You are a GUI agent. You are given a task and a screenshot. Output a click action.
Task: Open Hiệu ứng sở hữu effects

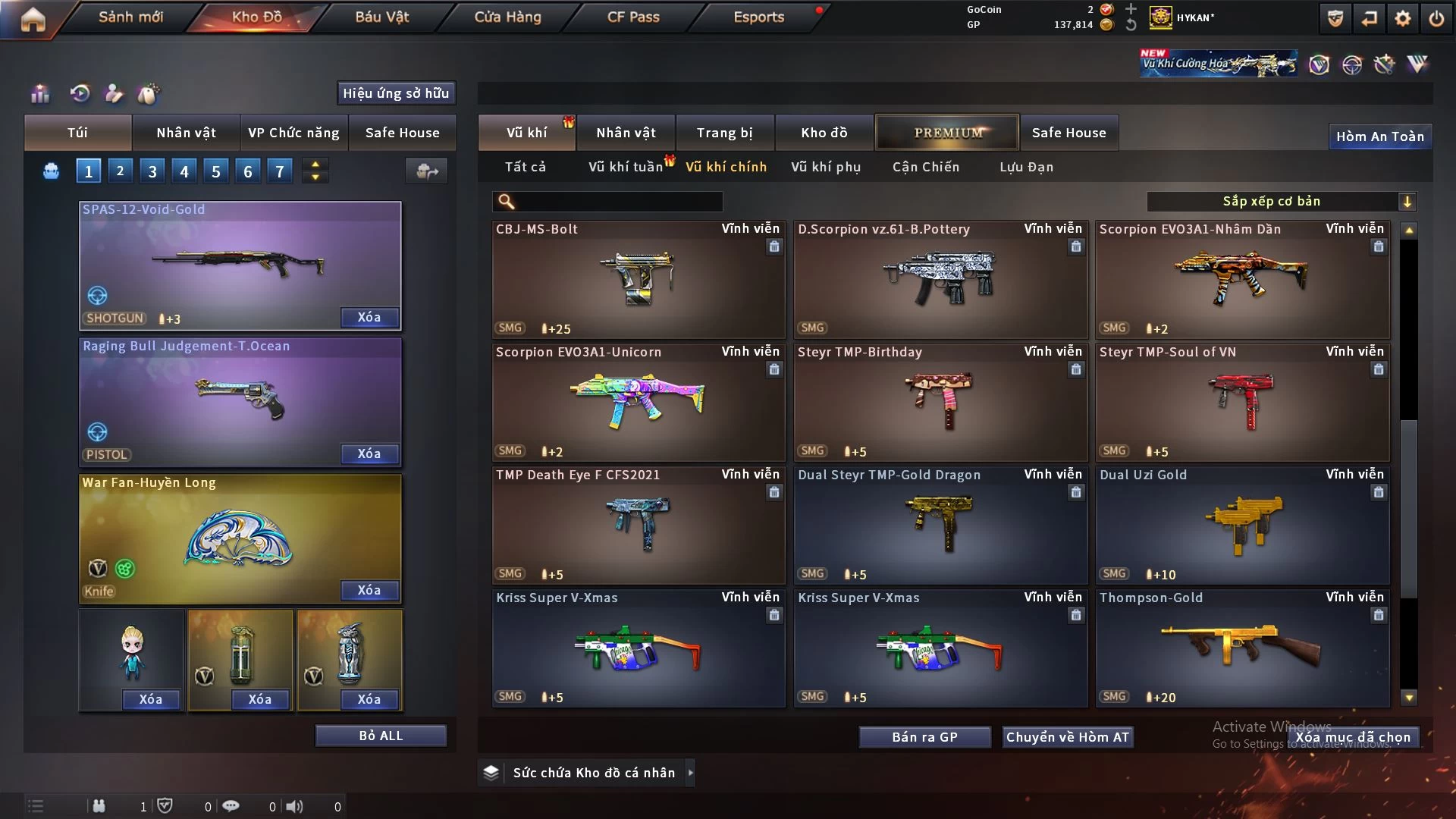point(396,93)
